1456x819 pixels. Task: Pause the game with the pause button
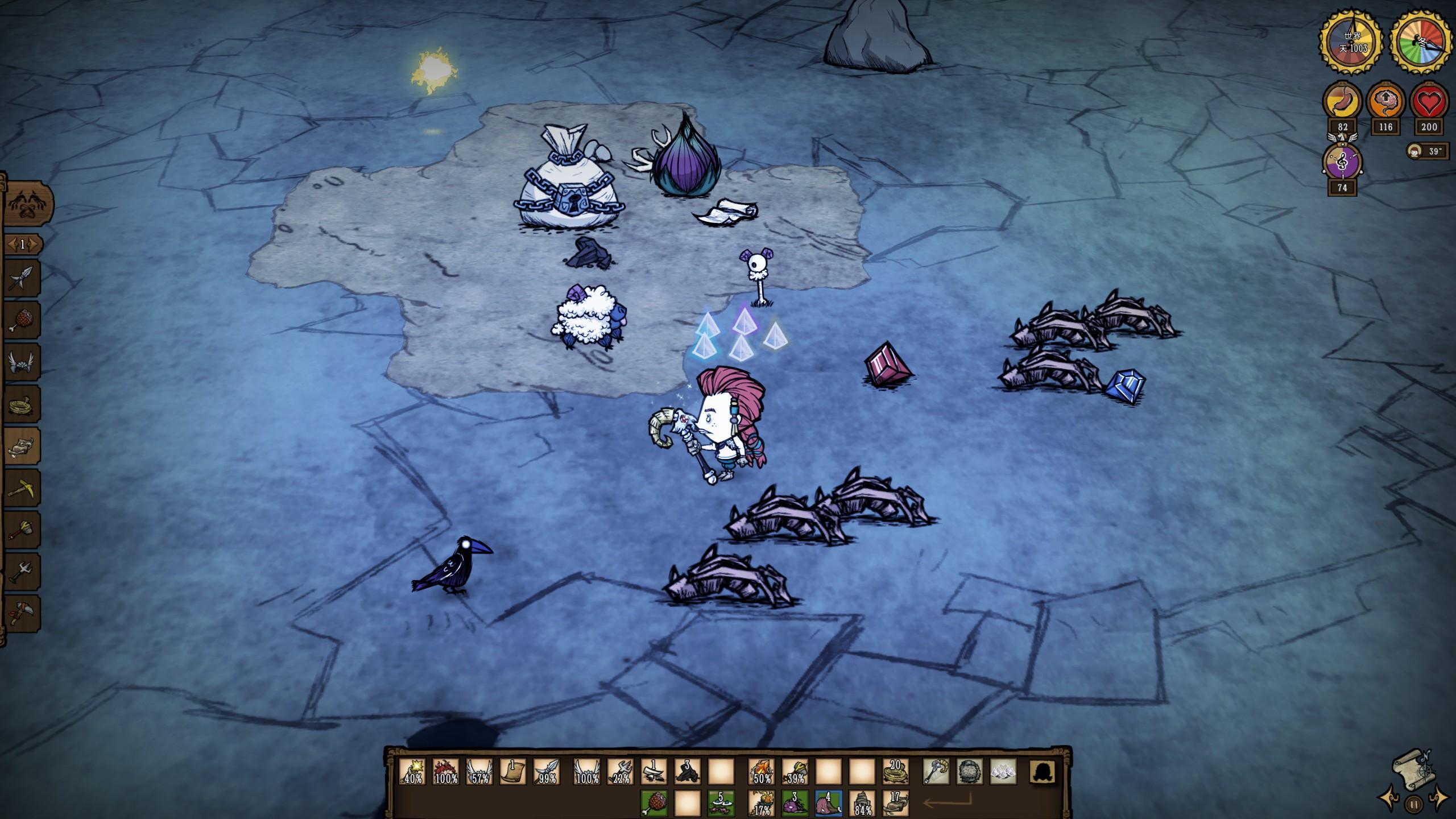point(1413,804)
